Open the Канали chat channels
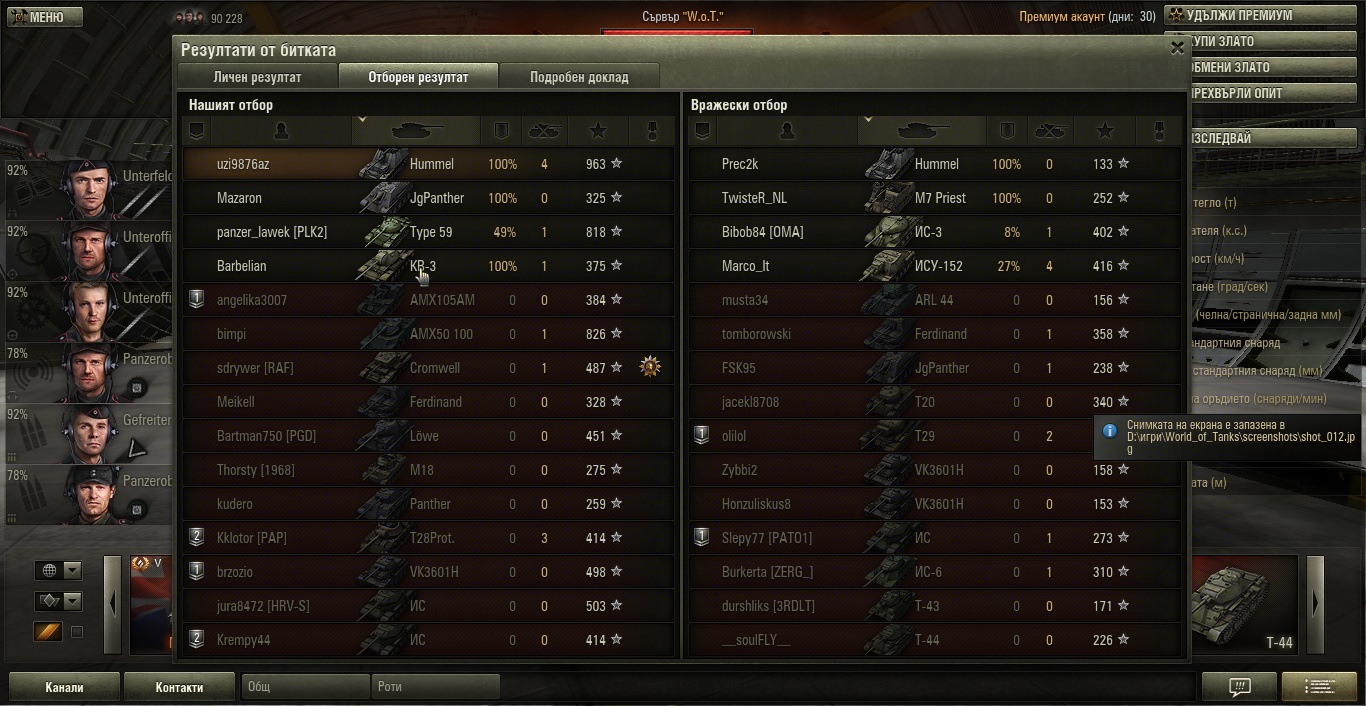Viewport: 1366px width, 706px height. 64,687
